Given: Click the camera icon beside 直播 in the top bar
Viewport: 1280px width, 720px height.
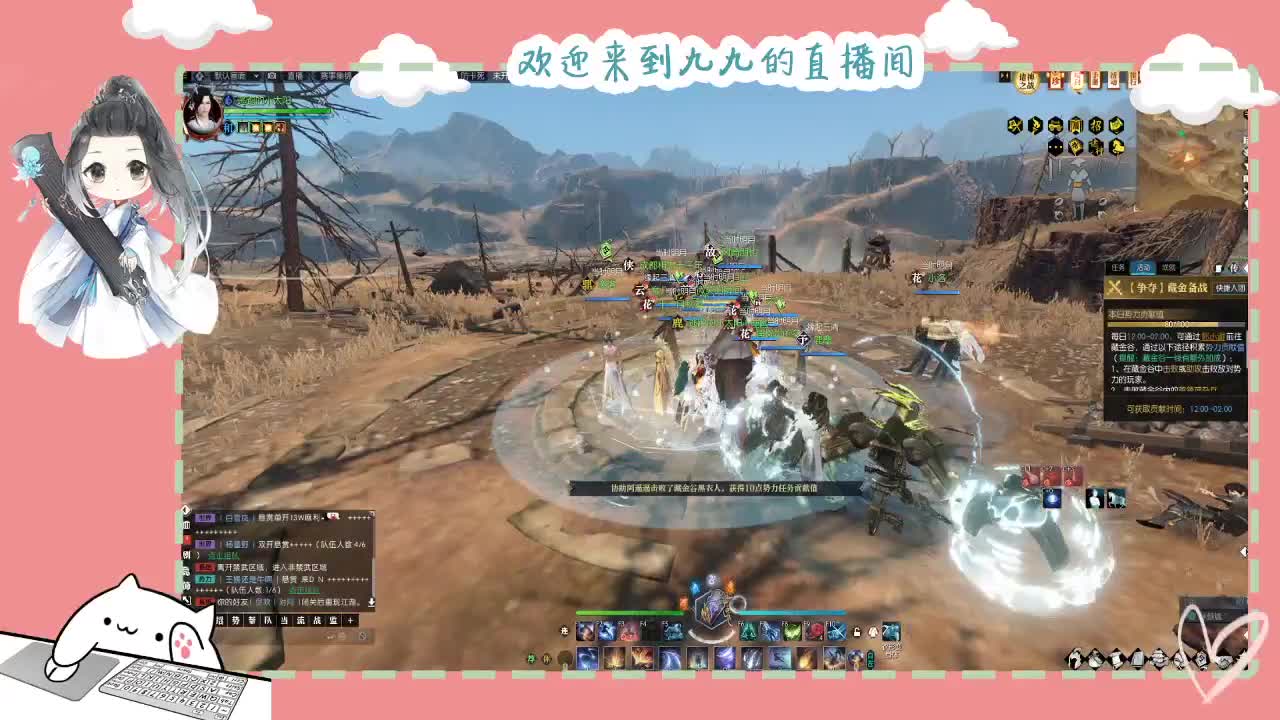Looking at the screenshot, I should click(x=271, y=75).
